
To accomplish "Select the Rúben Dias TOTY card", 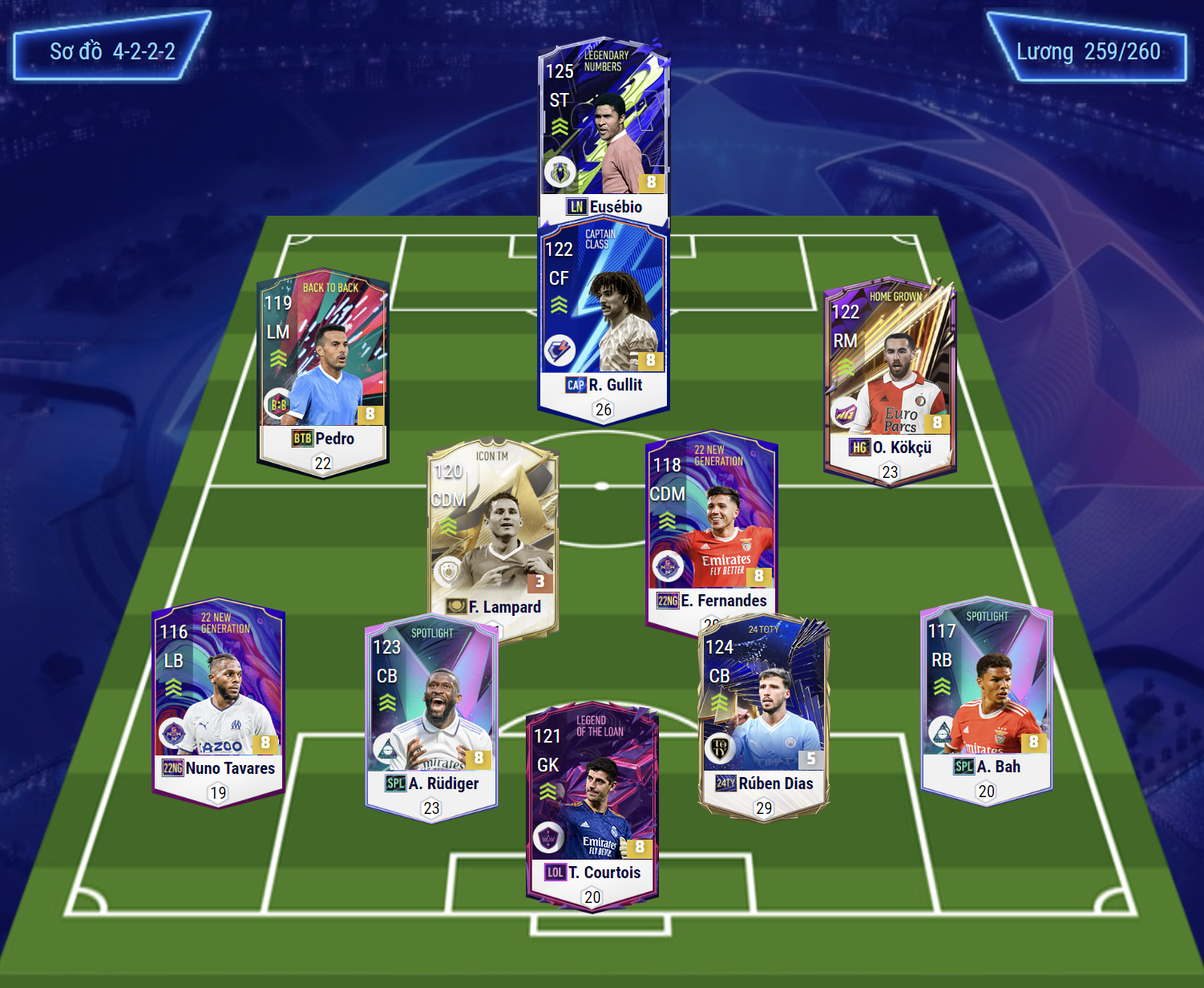I will pyautogui.click(x=764, y=715).
